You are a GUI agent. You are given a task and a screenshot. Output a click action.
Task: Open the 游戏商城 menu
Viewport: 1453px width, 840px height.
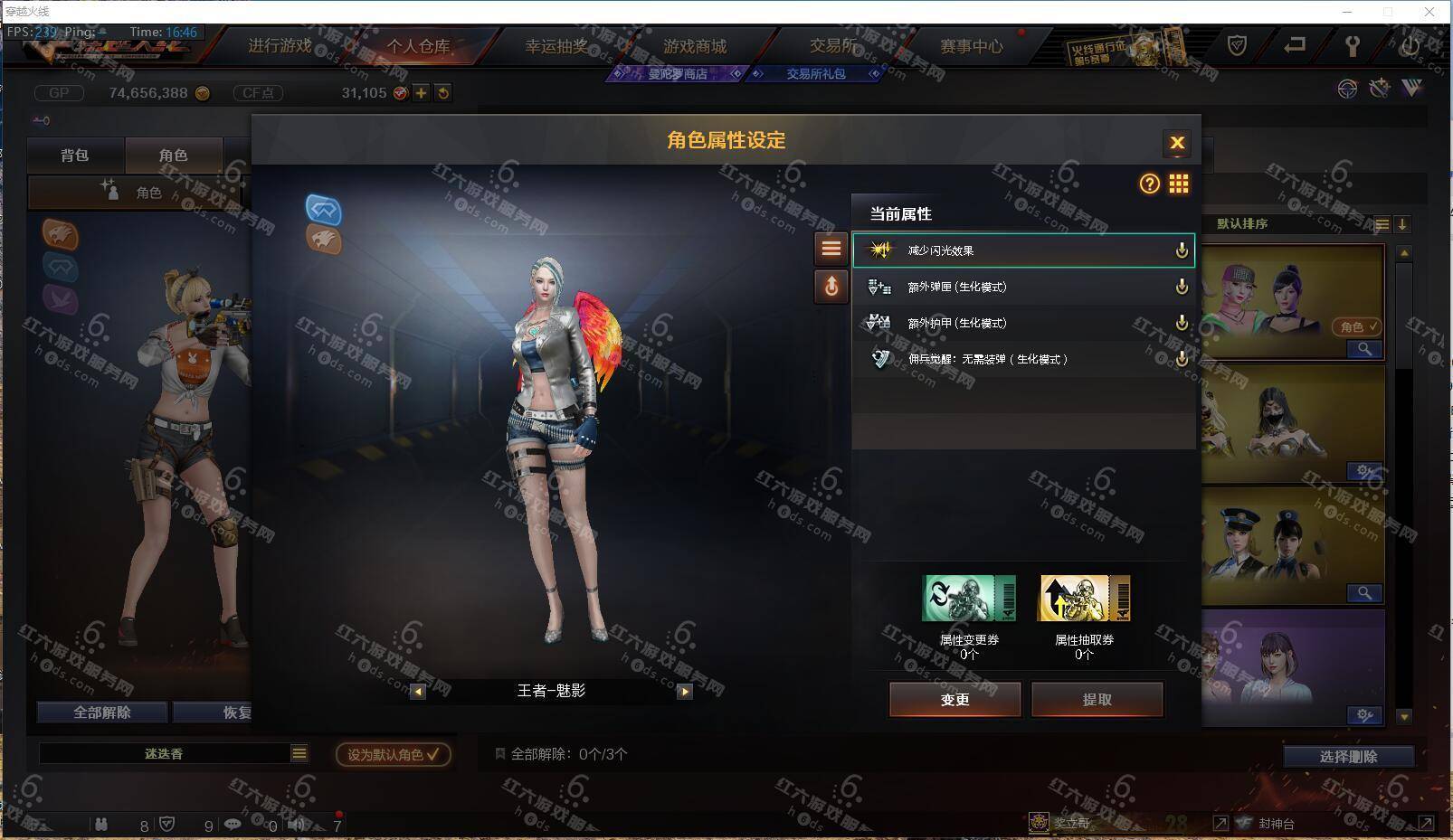[695, 46]
